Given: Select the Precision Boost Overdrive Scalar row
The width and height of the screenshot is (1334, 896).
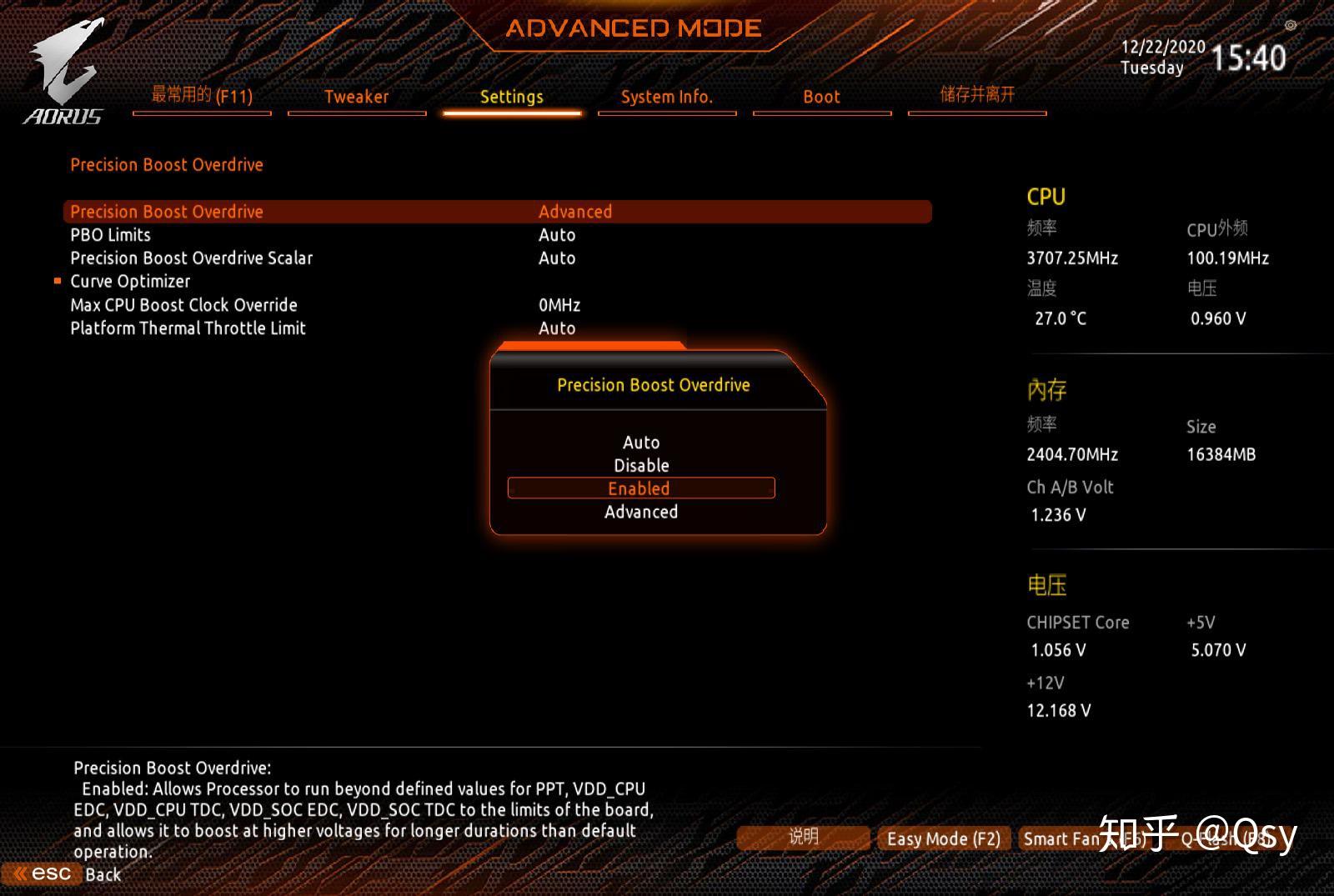Looking at the screenshot, I should click(x=191, y=258).
